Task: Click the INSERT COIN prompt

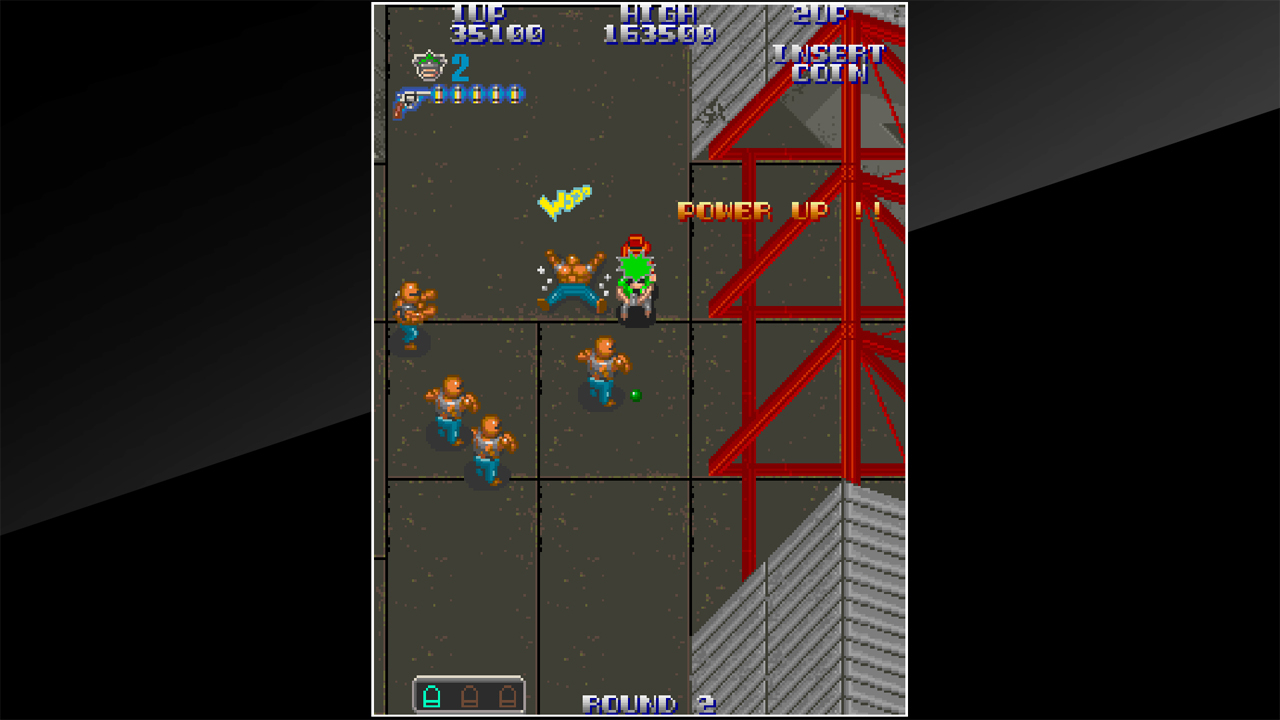Action: 829,63
